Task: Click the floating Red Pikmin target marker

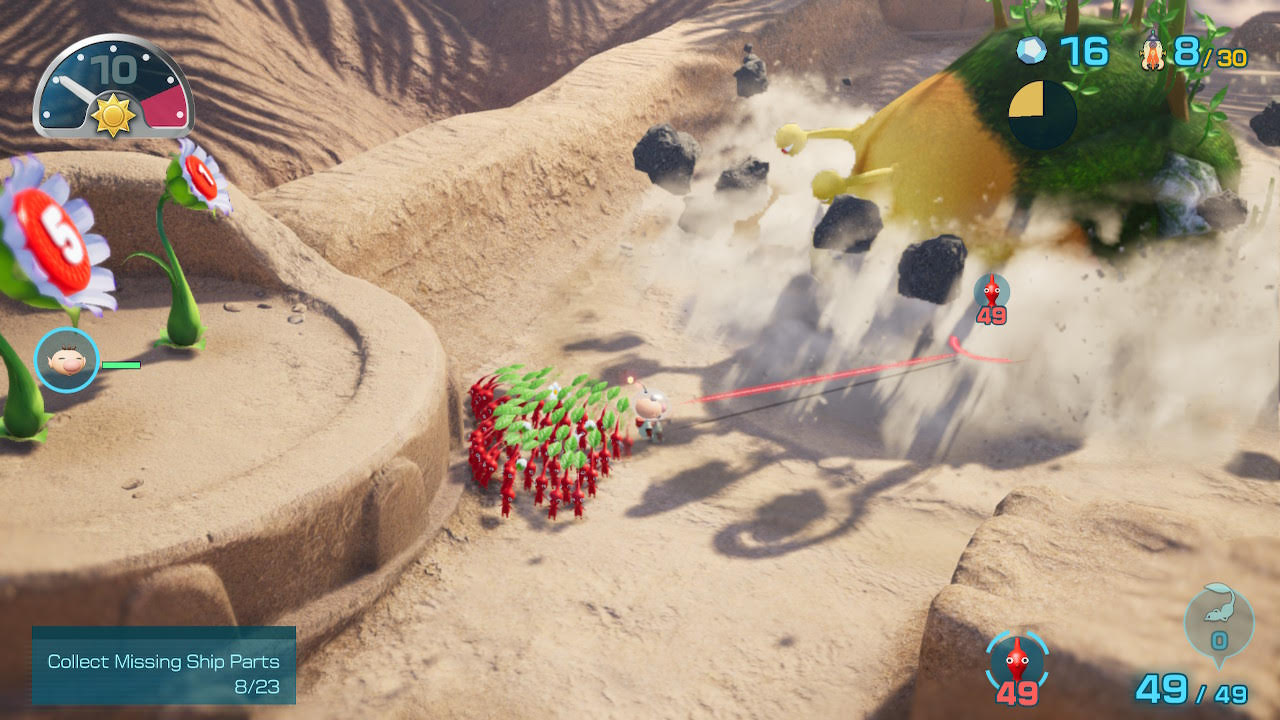Action: coord(991,292)
